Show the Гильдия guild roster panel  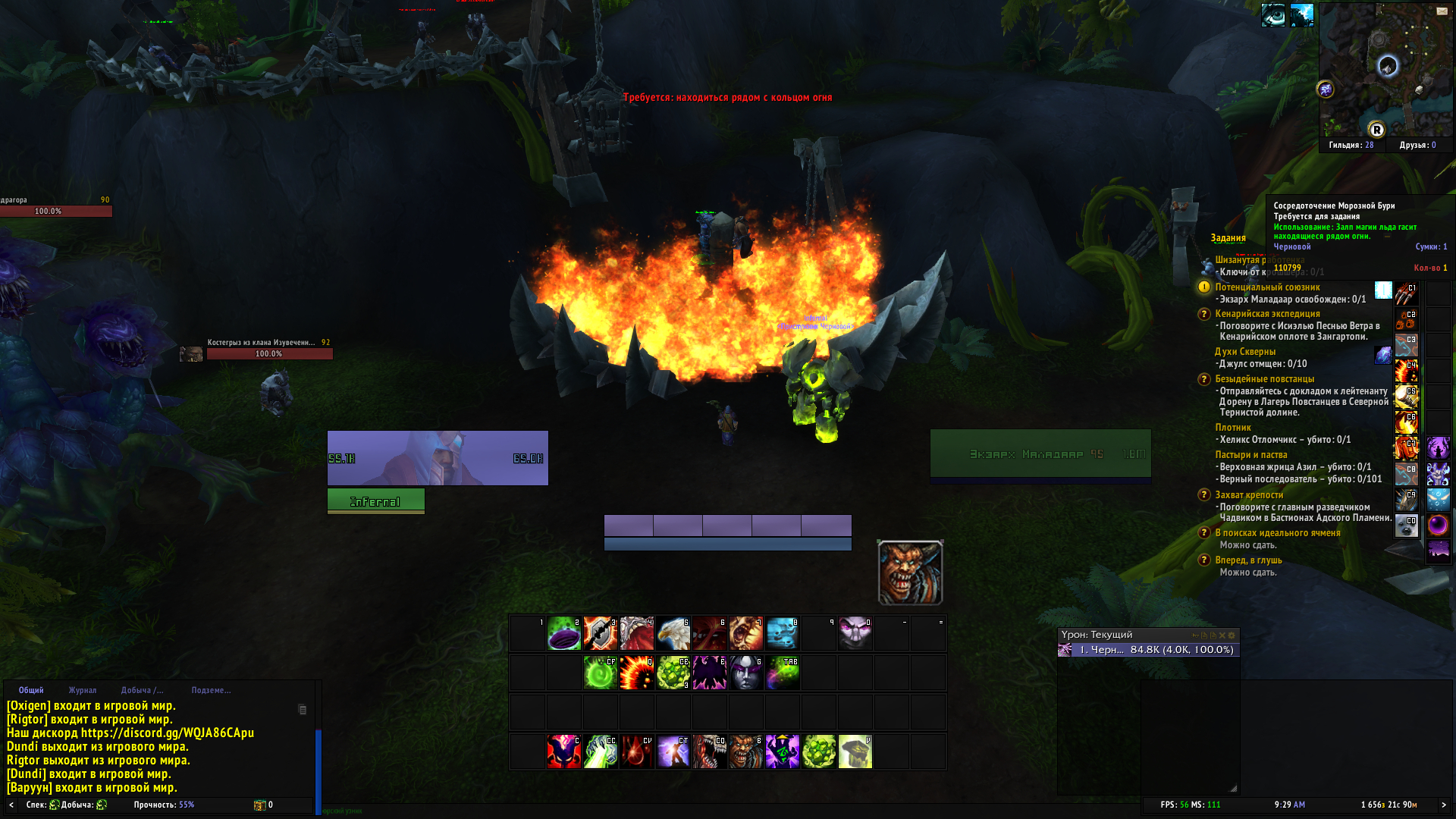[x=1351, y=145]
